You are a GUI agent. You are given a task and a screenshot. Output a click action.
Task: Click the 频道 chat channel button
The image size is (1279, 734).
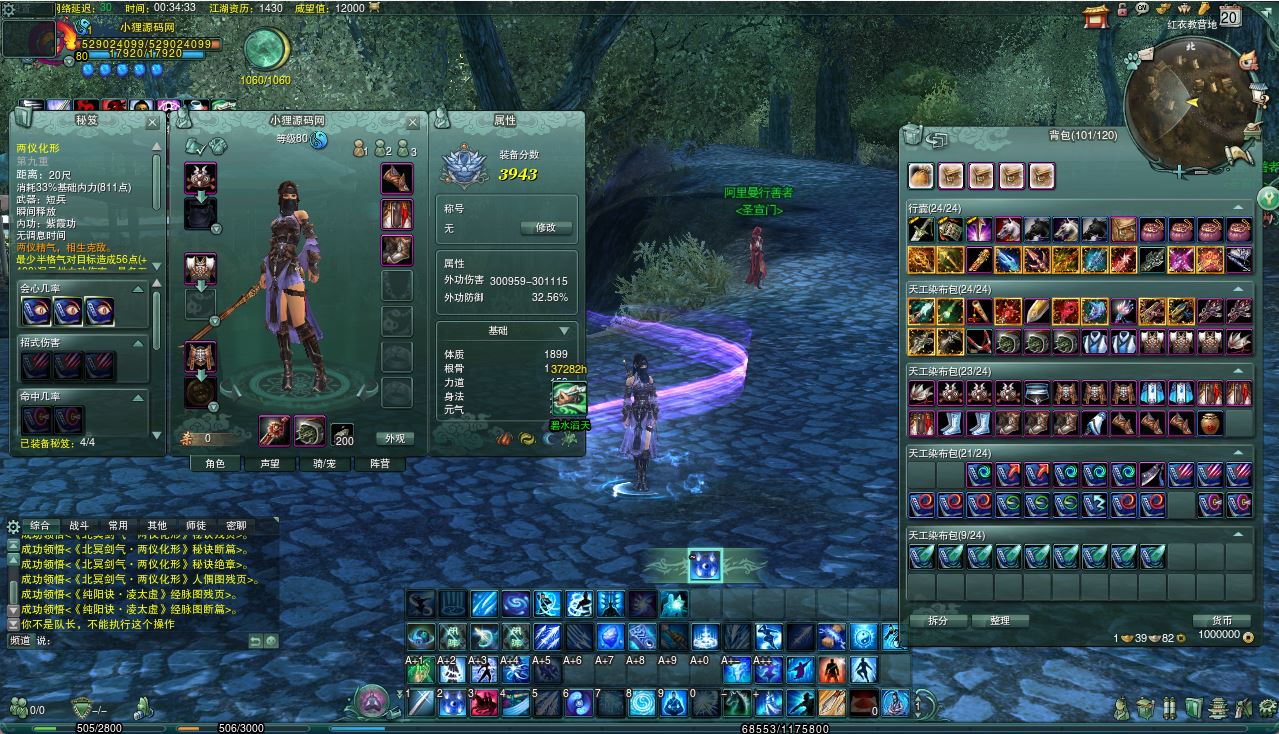tap(20, 640)
